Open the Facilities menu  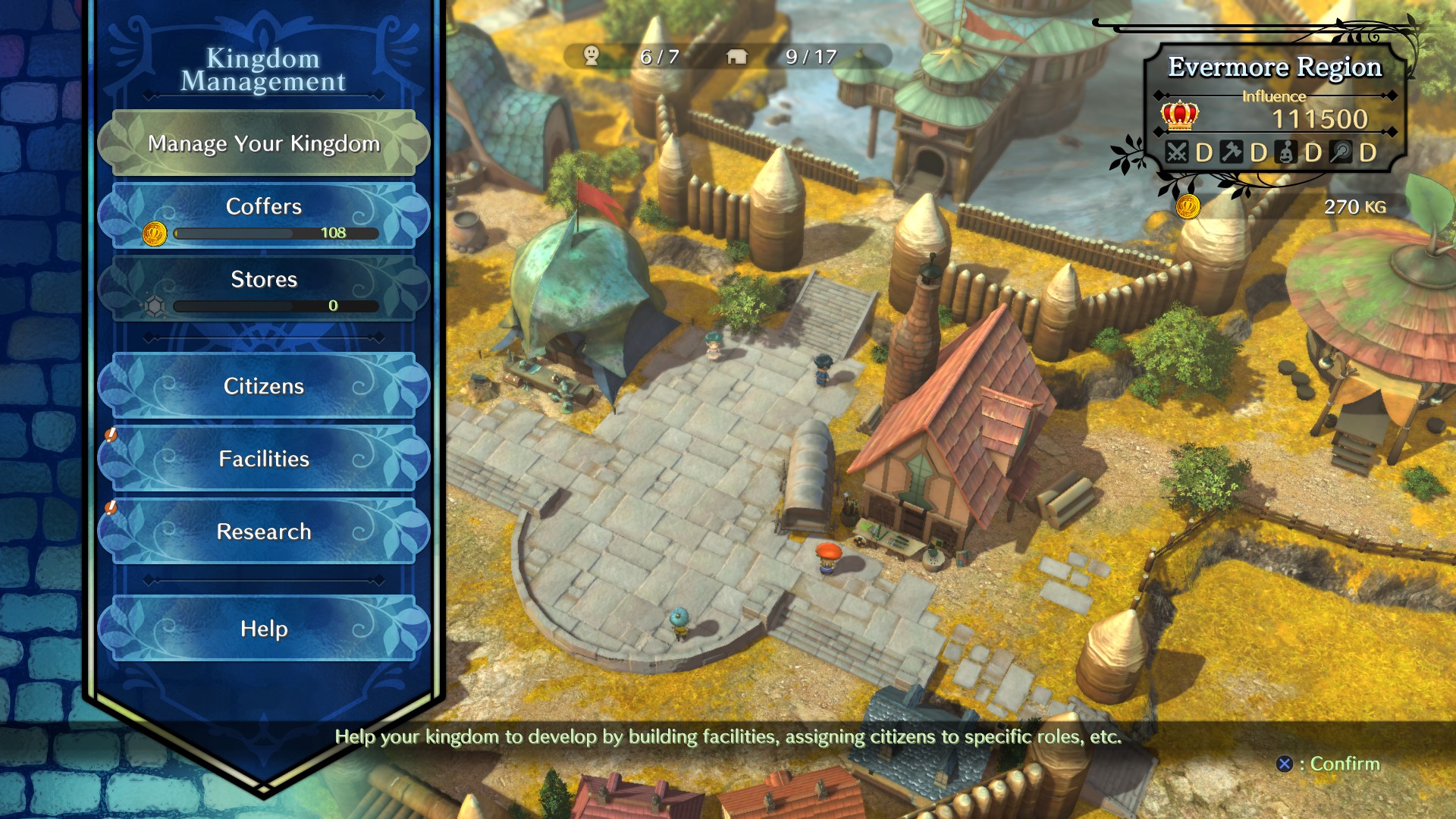pyautogui.click(x=264, y=459)
